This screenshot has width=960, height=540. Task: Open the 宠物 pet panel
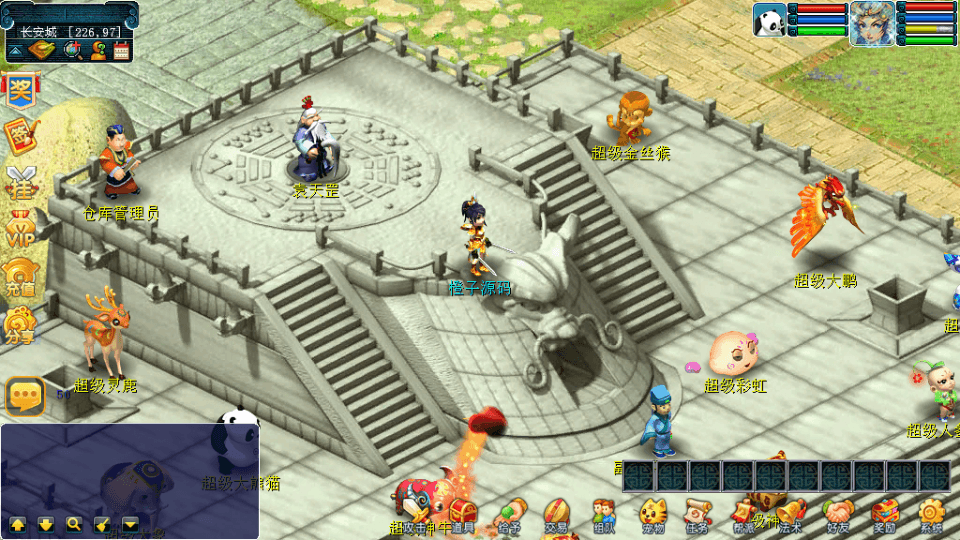tap(652, 514)
